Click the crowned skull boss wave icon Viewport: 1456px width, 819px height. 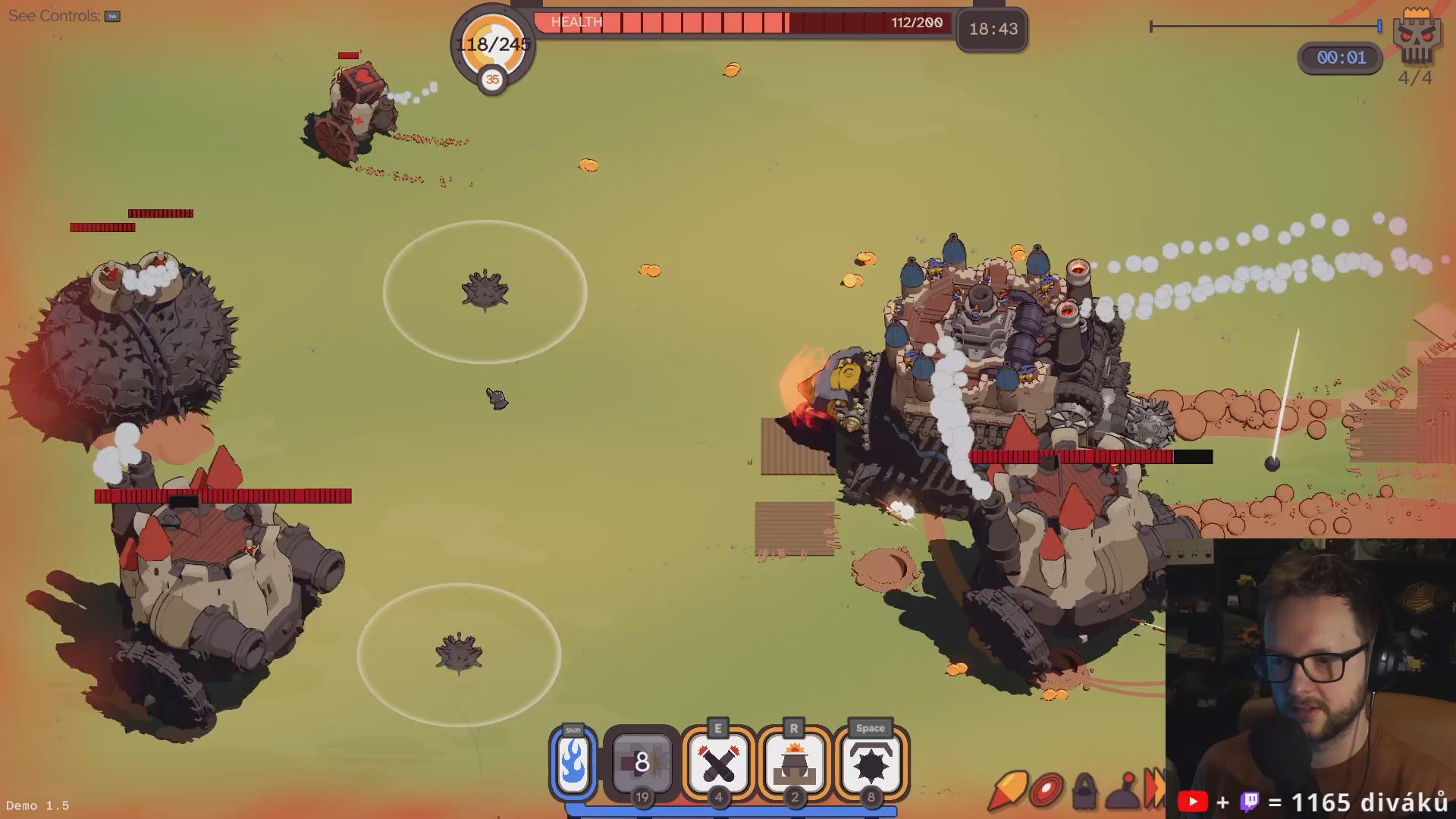1416,38
